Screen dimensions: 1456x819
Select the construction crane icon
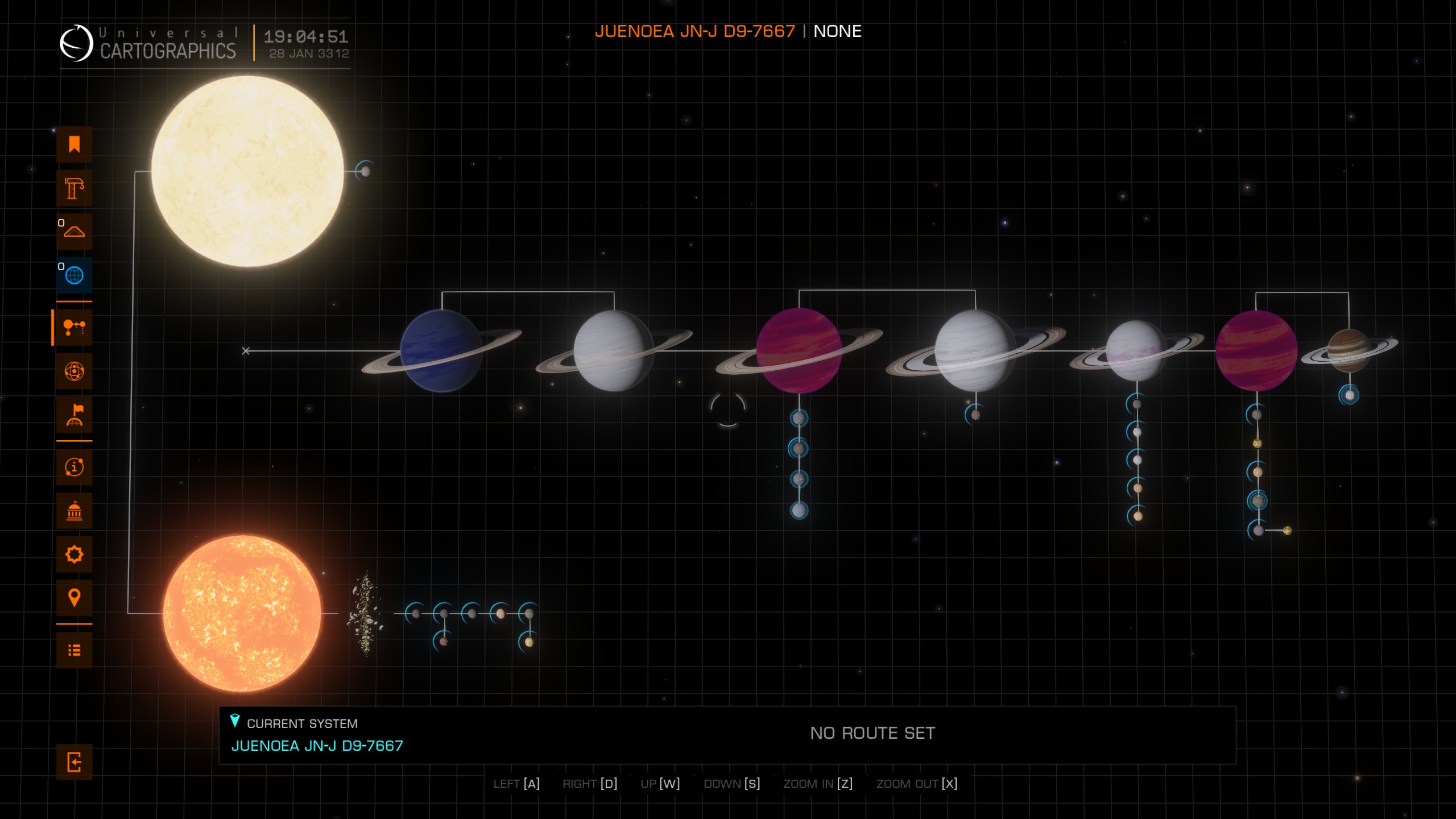(x=74, y=188)
